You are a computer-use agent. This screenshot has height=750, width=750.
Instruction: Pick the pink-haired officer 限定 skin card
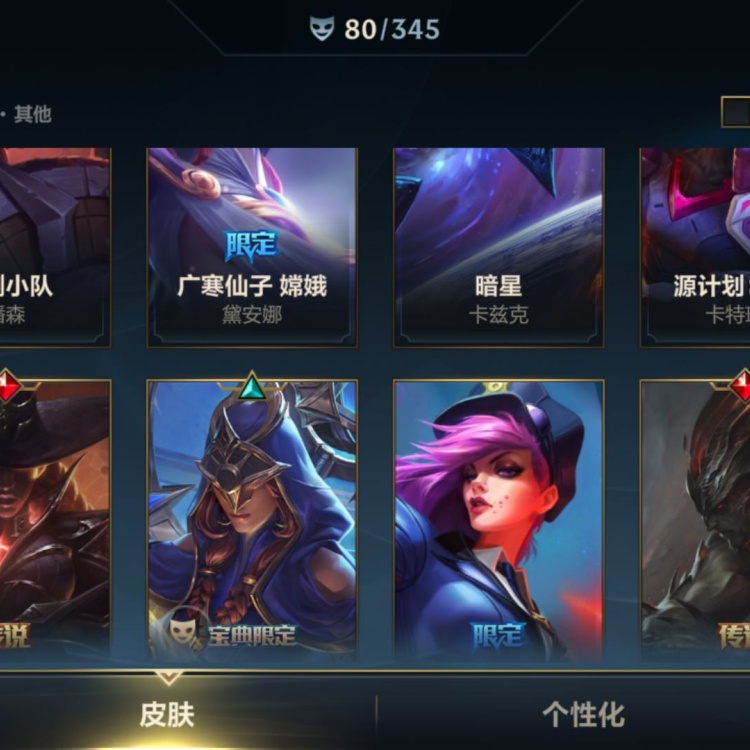tap(498, 518)
